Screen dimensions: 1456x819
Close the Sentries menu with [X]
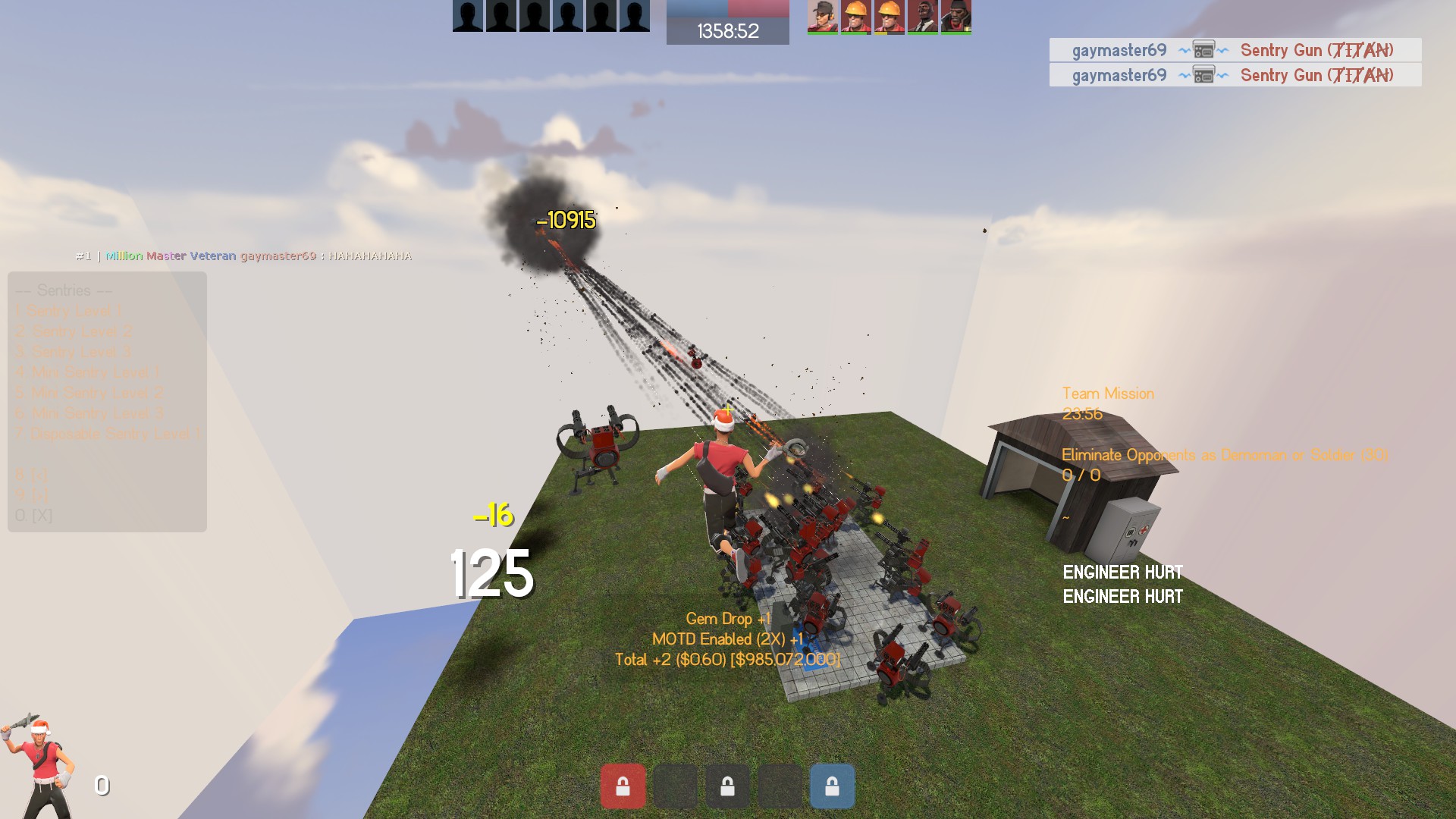click(x=33, y=516)
